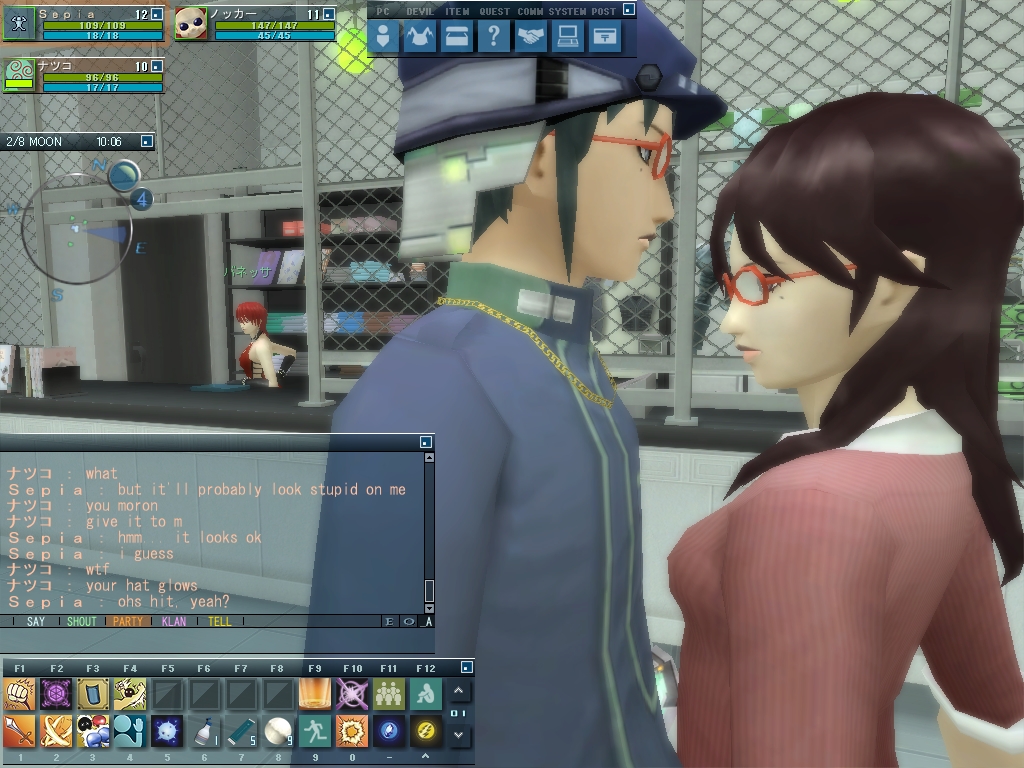Minimize the chat log window
The width and height of the screenshot is (1024, 768).
click(x=426, y=441)
